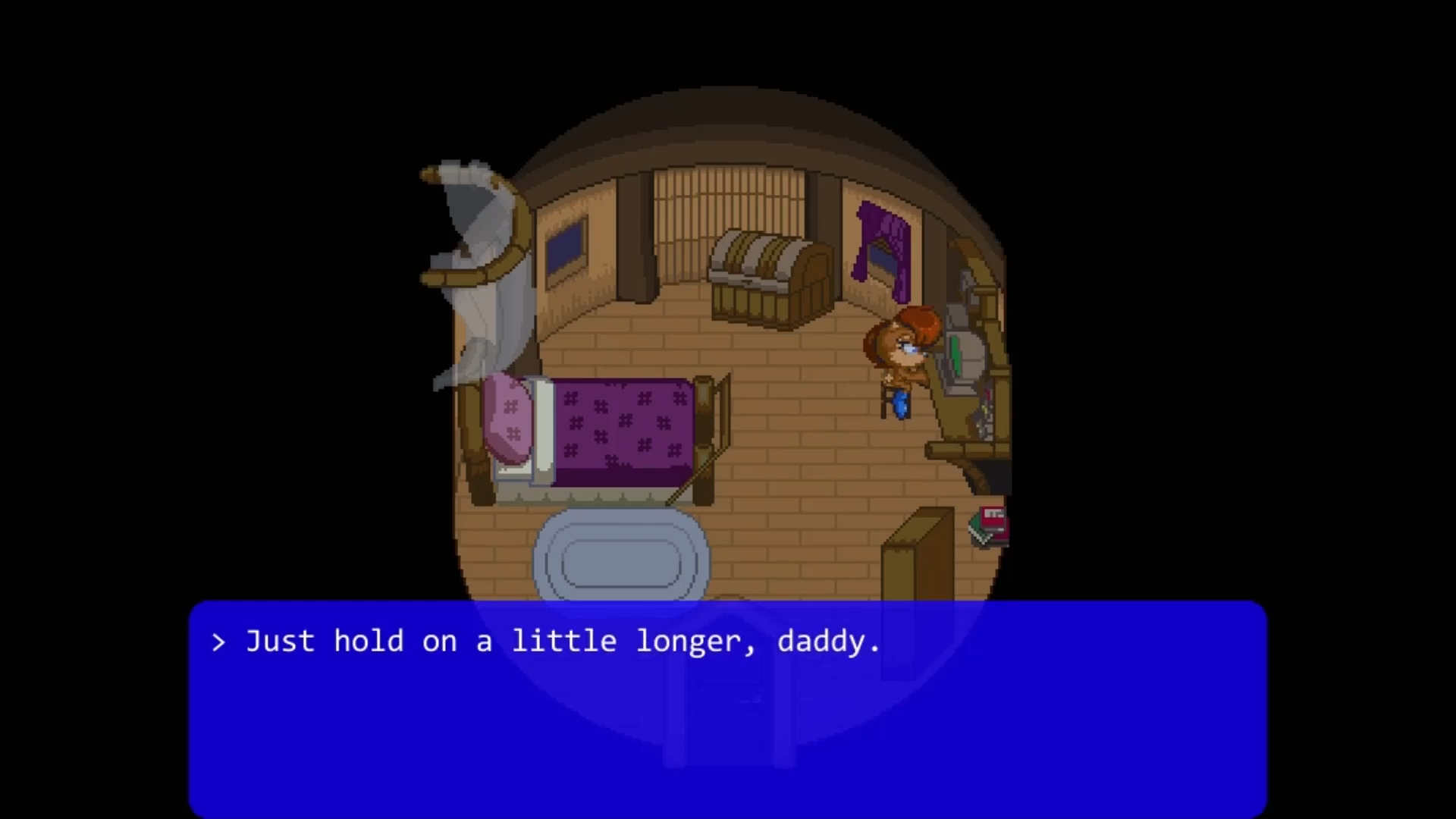
Task: Select the dialogue text about daddy
Action: 561,641
